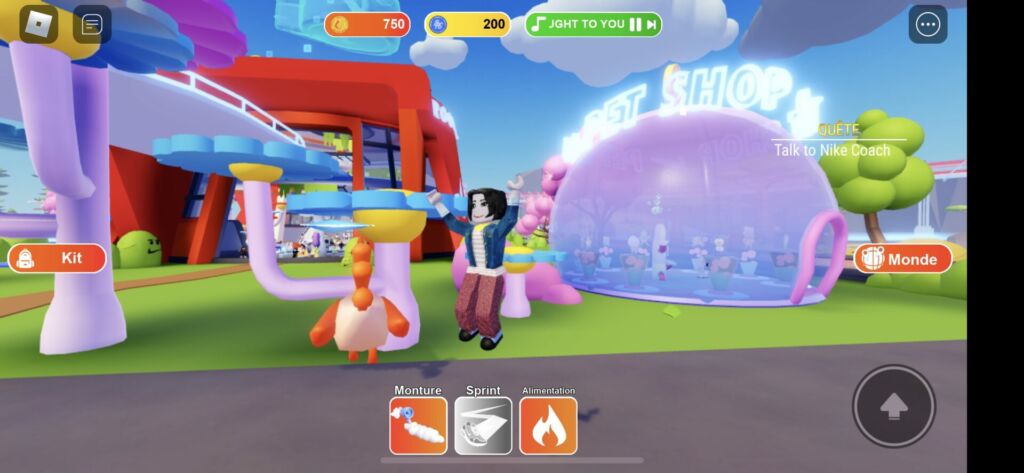
Task: Open the three-dot options menu
Action: 927,25
